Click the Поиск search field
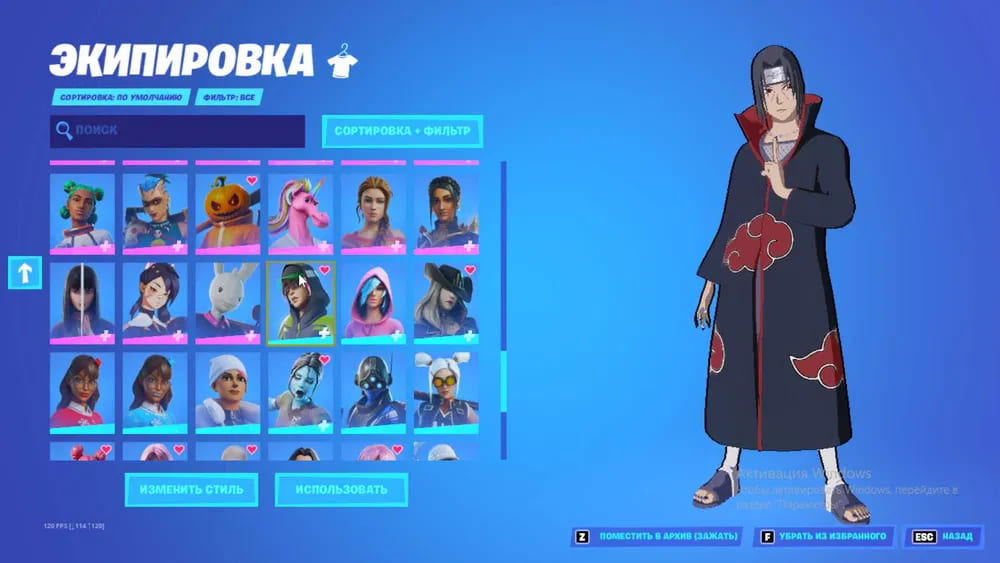Screen dimensions: 1000x563 [177, 131]
